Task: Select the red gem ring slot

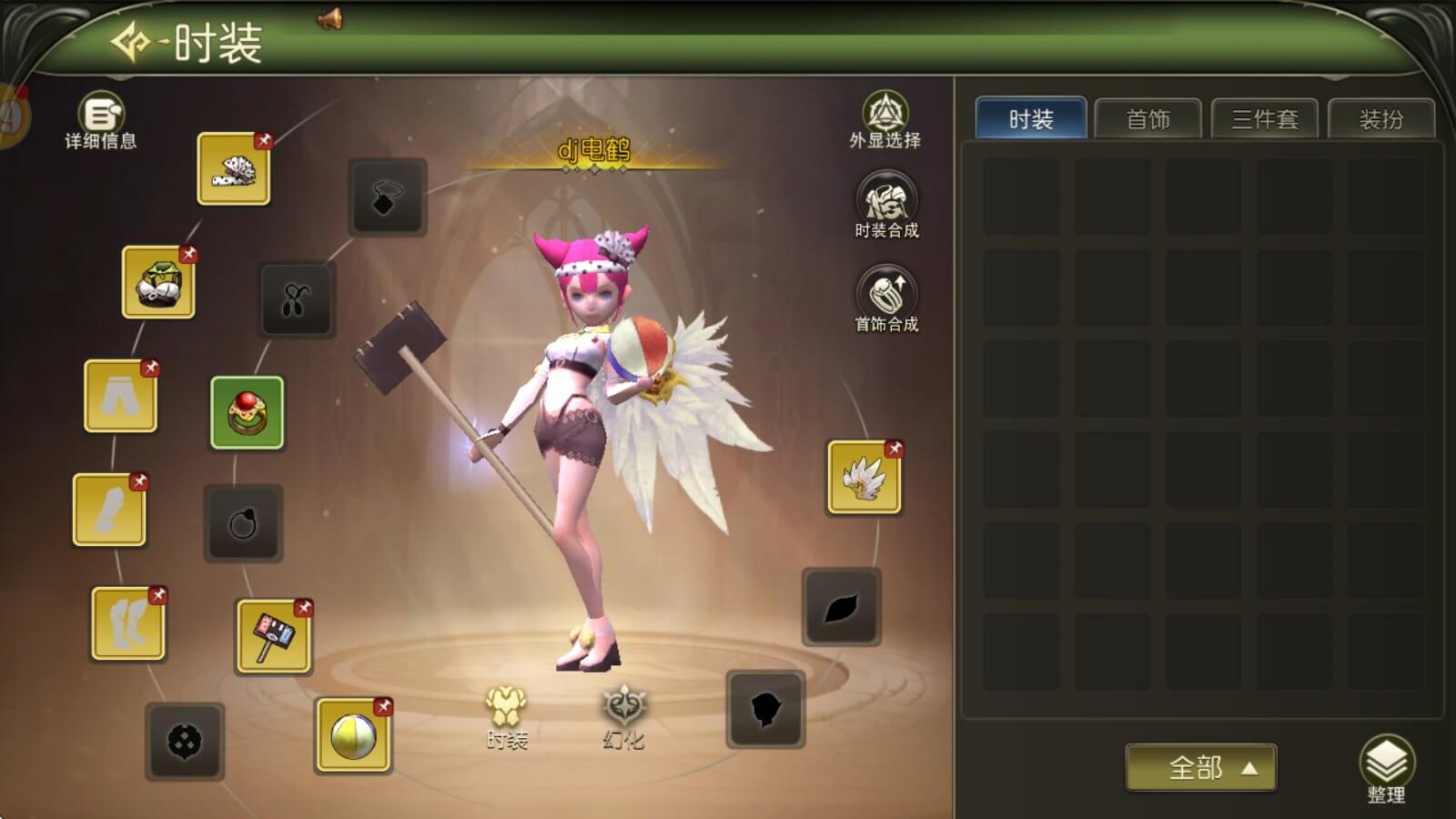Action: point(248,412)
